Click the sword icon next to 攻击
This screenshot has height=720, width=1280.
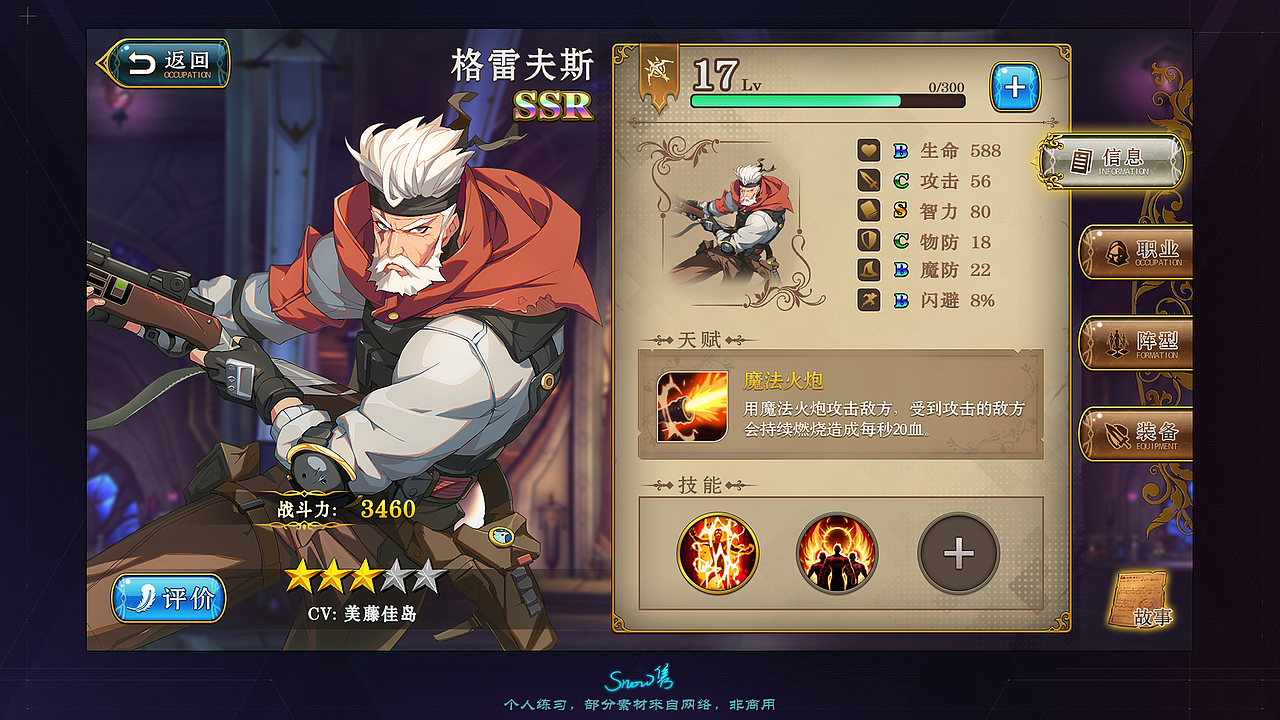(x=868, y=181)
